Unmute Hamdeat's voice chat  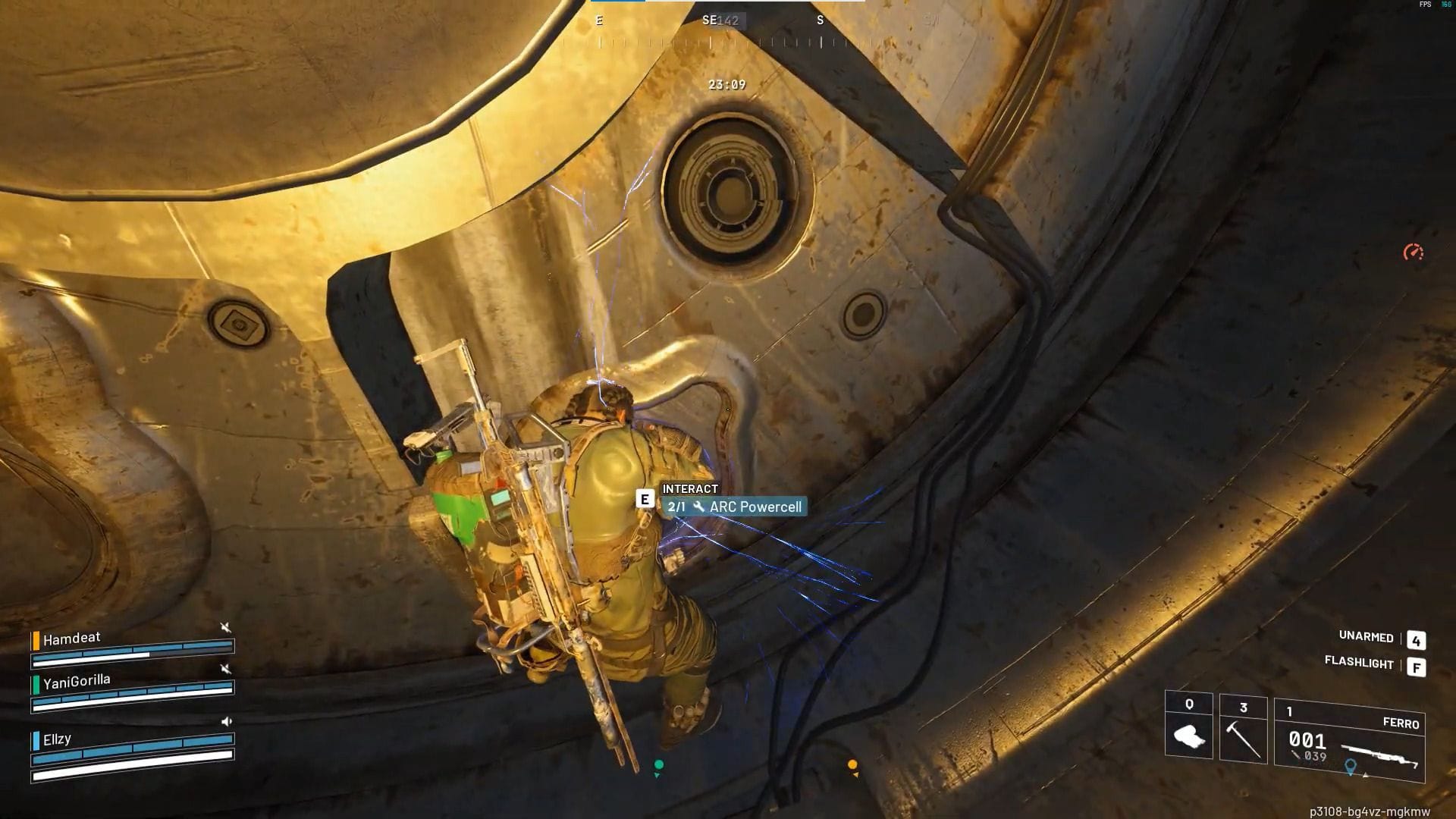click(226, 627)
